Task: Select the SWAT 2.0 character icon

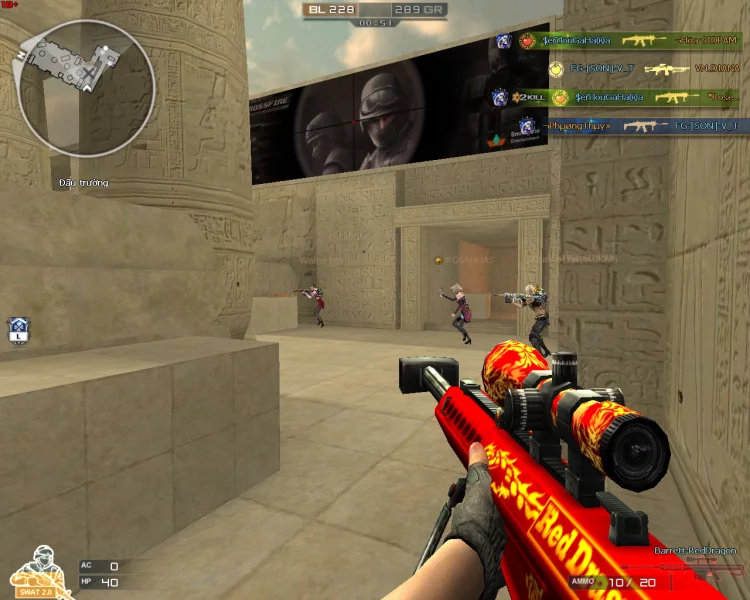Action: (34, 570)
